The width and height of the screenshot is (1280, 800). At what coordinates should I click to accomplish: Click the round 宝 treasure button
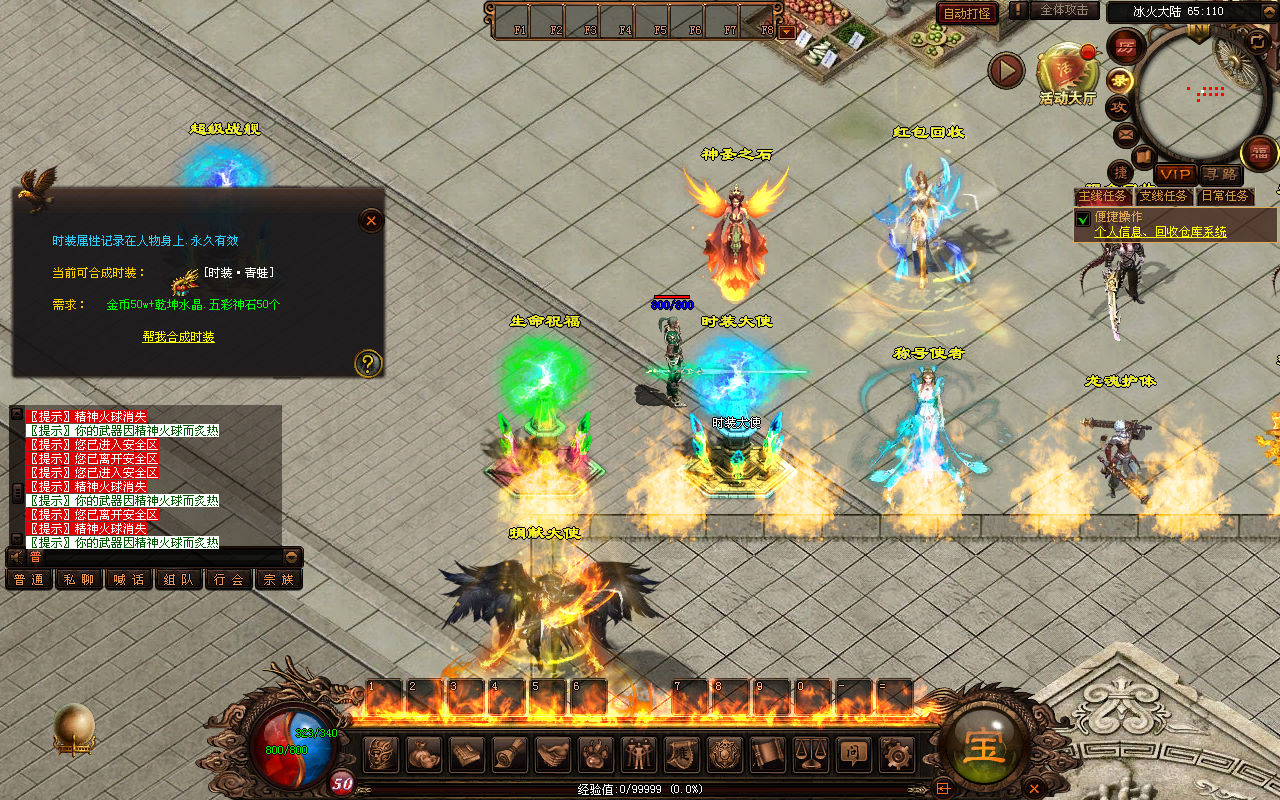coord(984,745)
